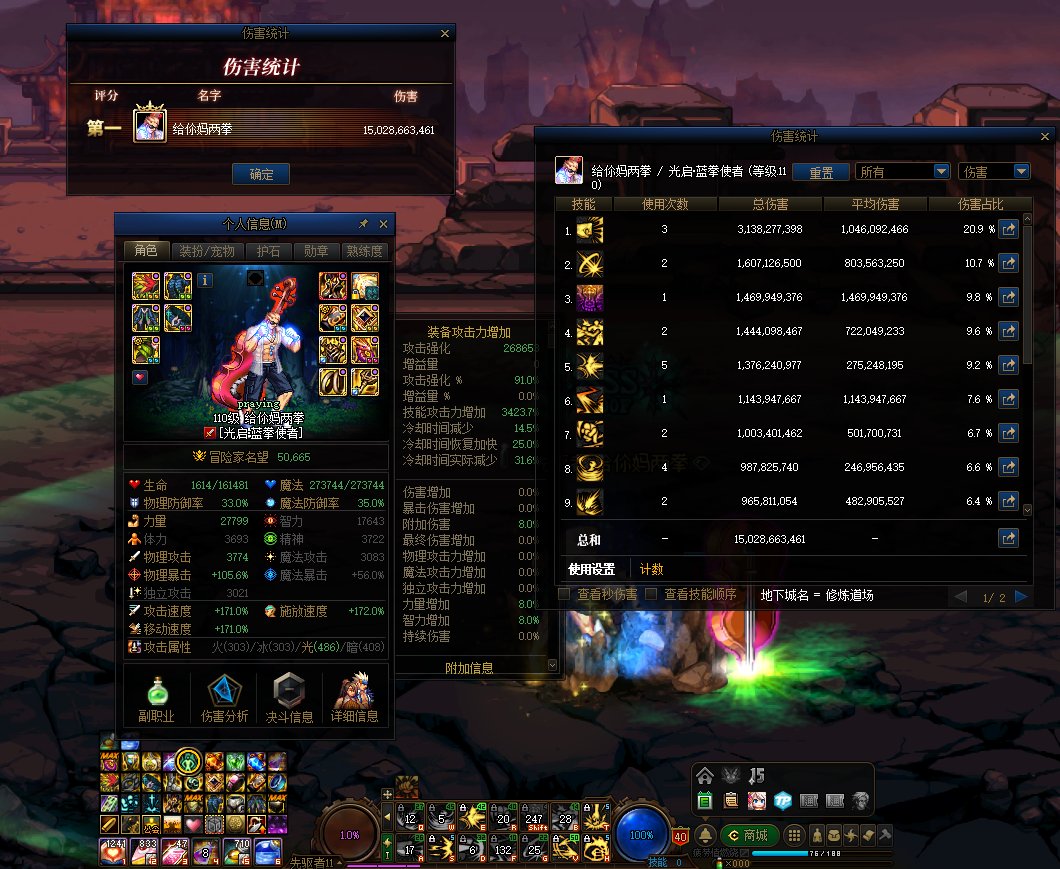1060x869 pixels.
Task: Close the skill damage statistics panel
Action: (x=1045, y=136)
